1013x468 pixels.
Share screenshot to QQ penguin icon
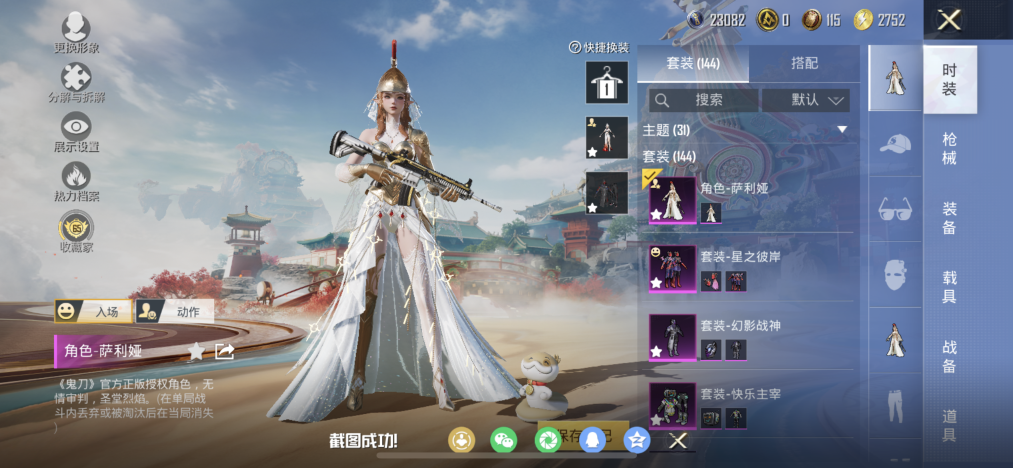pyautogui.click(x=592, y=440)
